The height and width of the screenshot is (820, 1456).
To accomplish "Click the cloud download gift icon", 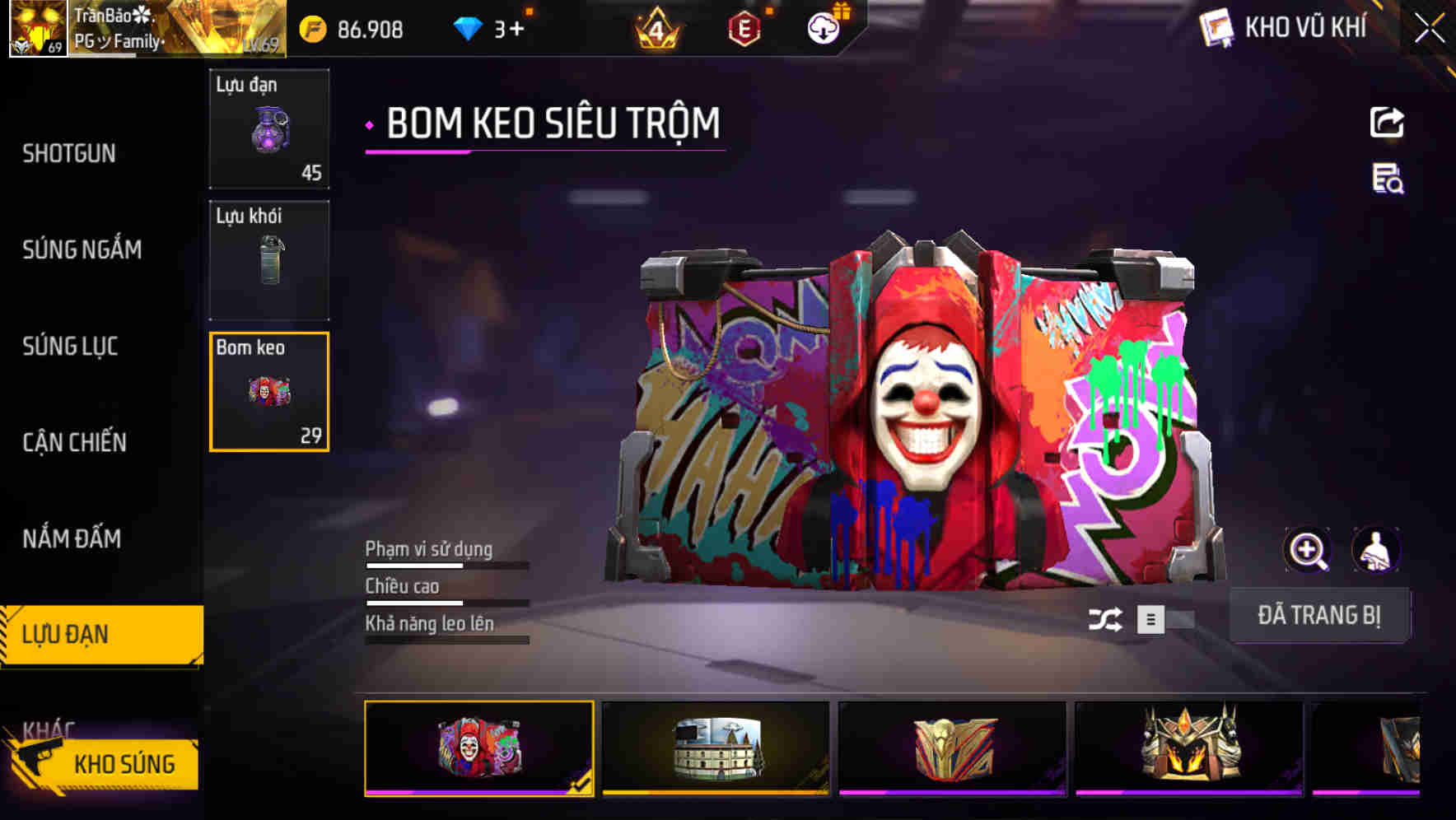I will coord(822,30).
